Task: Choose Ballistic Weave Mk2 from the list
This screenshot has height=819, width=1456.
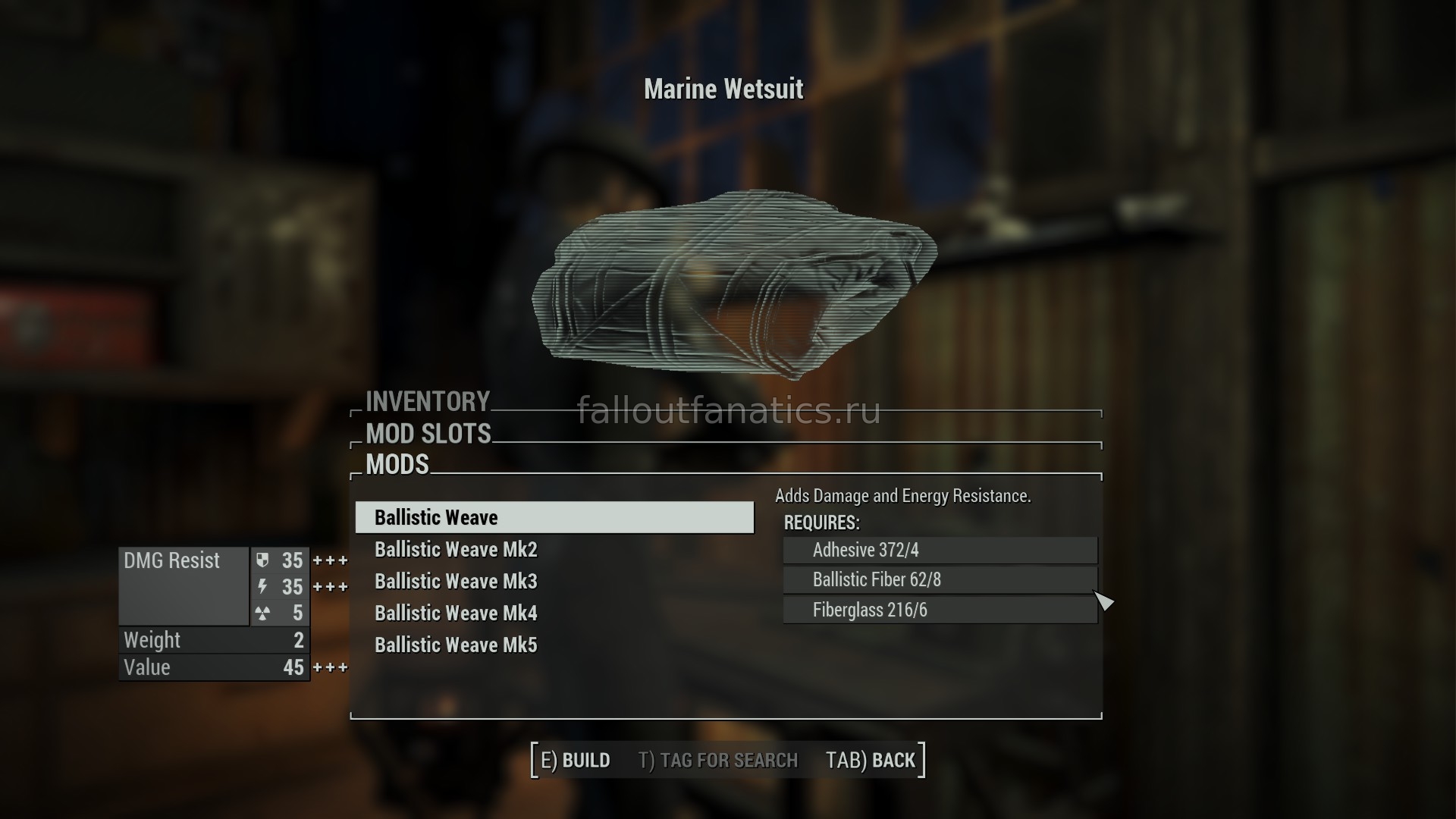Action: [x=456, y=550]
